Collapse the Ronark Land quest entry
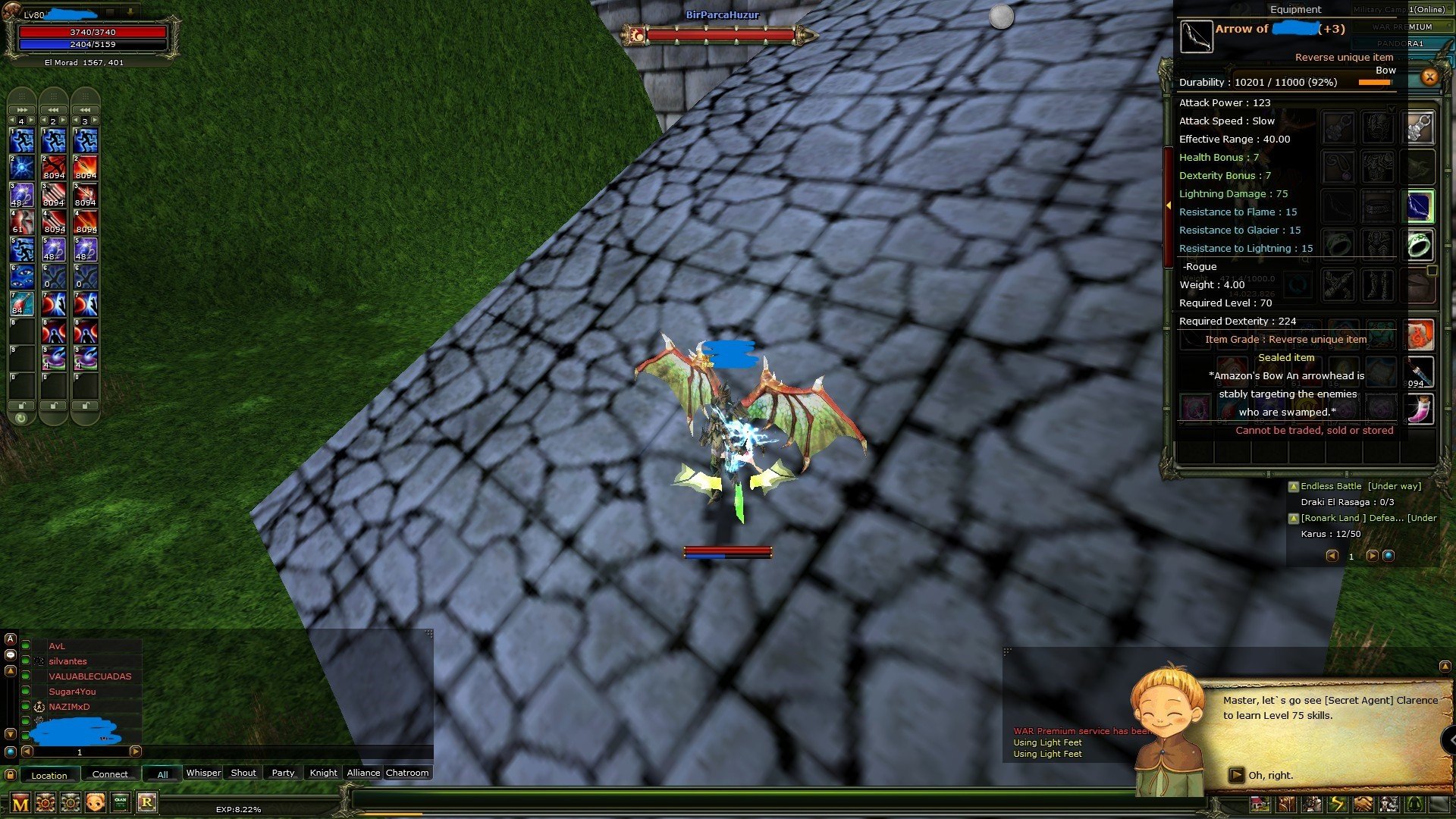This screenshot has width=1456, height=819. [x=1294, y=518]
